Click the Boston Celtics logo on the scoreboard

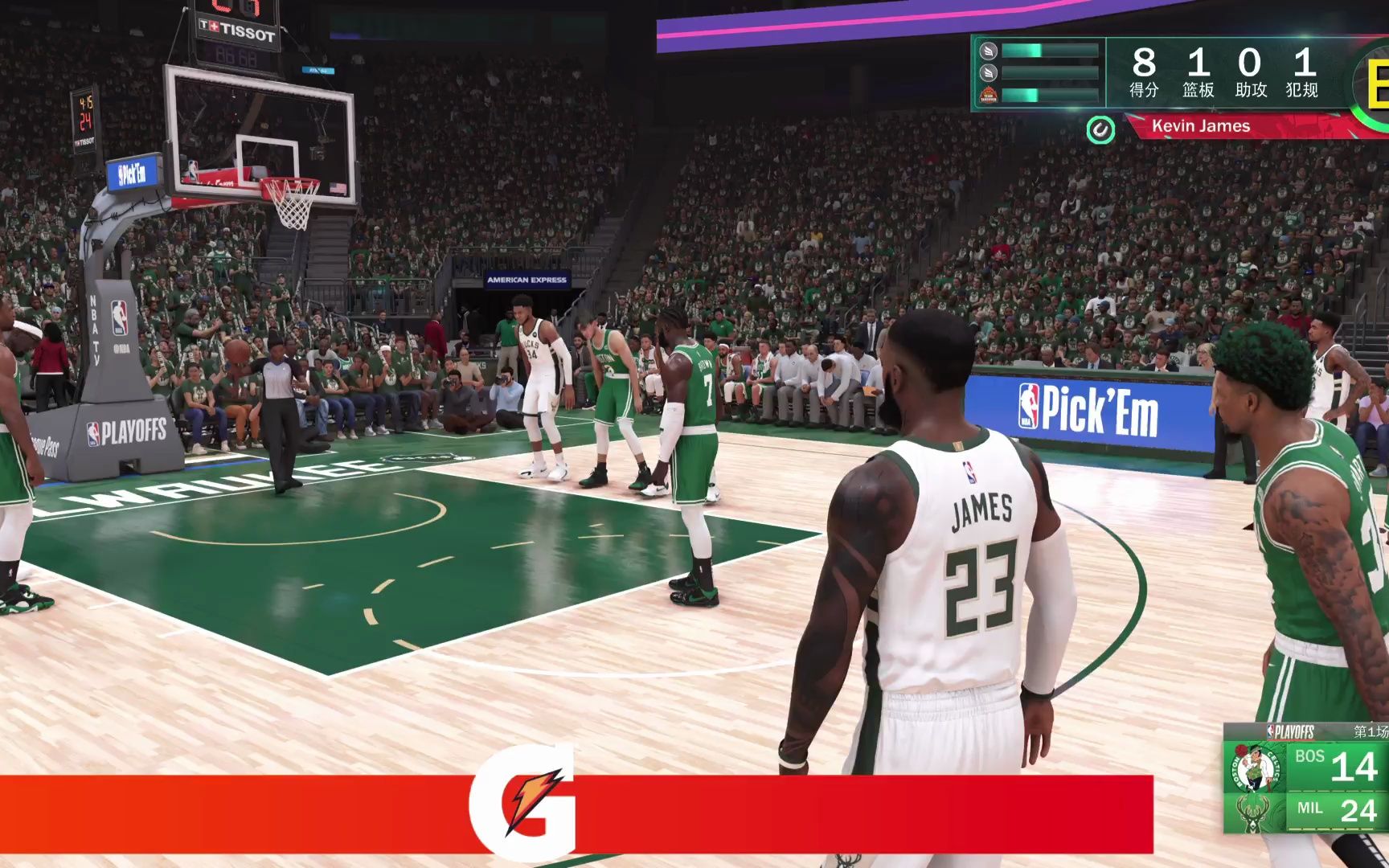1256,768
